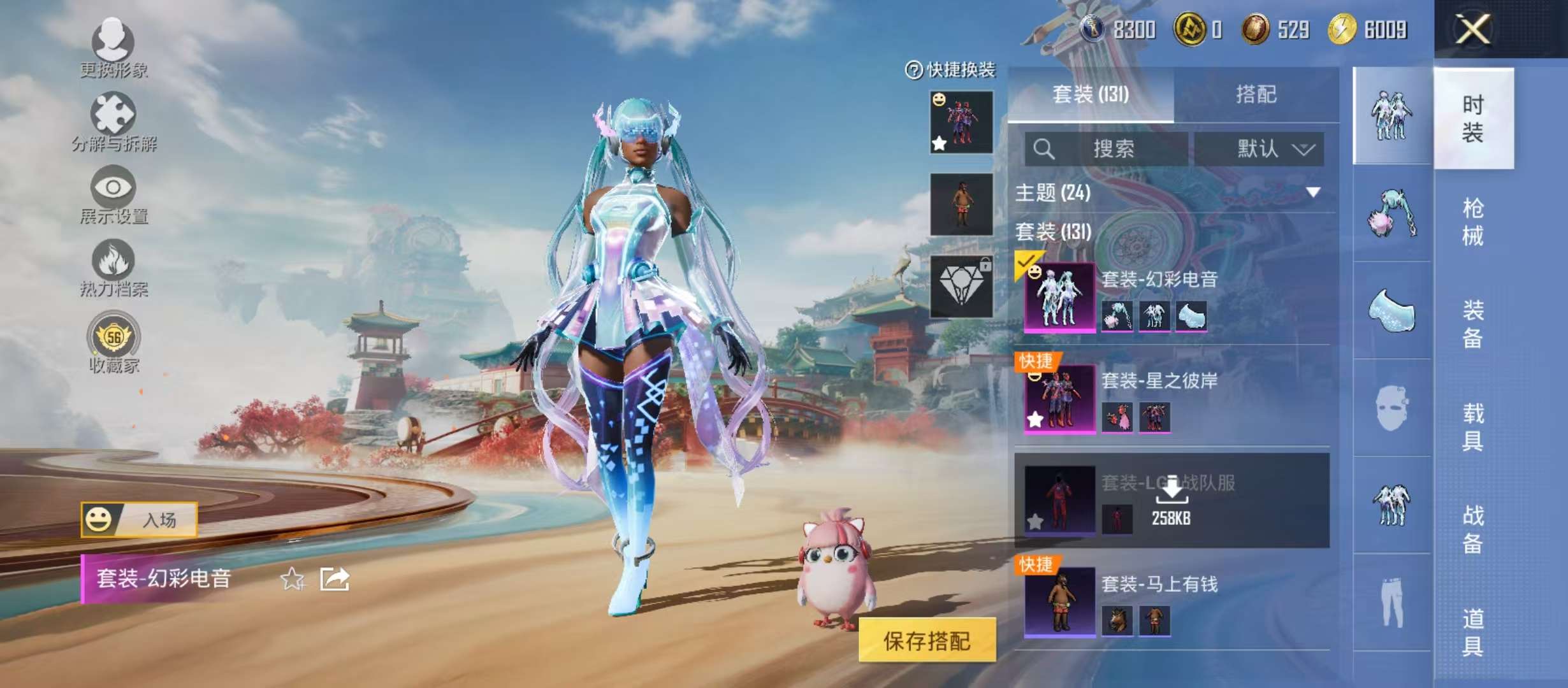
Task: Click the 保存搭配 save outfit button
Action: tap(926, 640)
